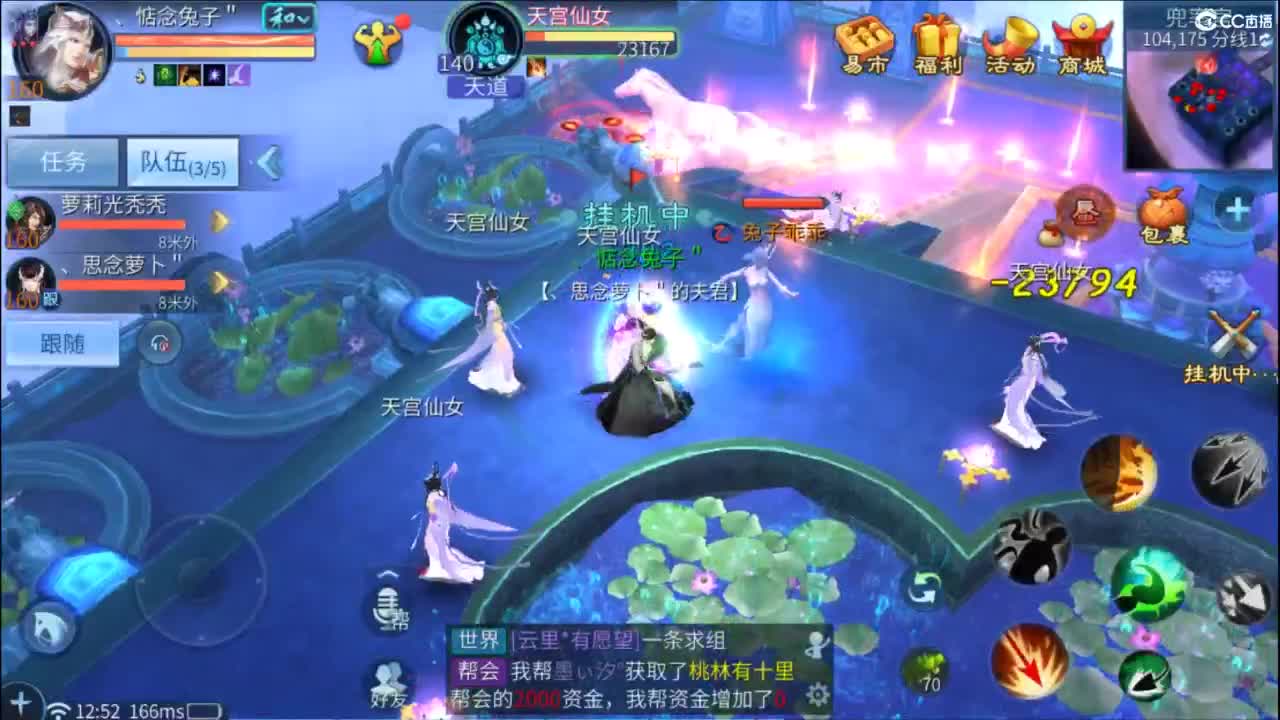Switch to the 任务 tab
Viewport: 1280px width, 720px height.
click(62, 161)
